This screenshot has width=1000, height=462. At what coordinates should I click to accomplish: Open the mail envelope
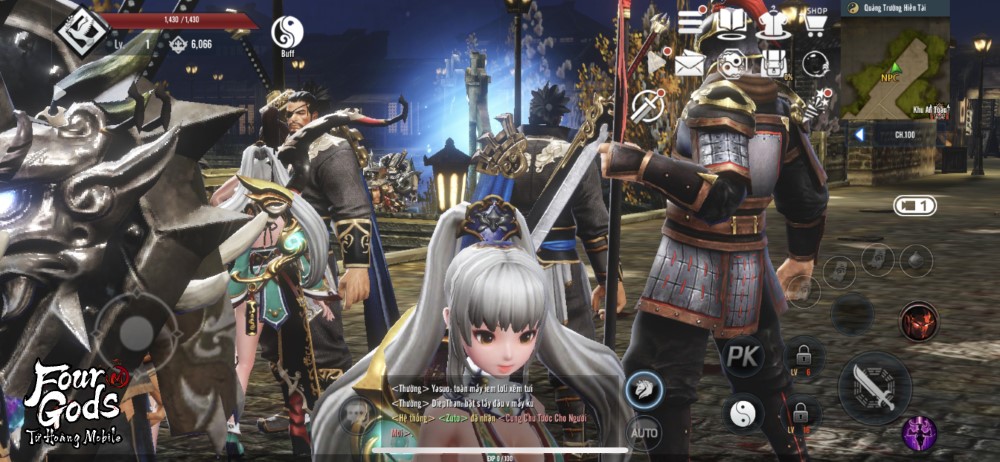pyautogui.click(x=690, y=64)
